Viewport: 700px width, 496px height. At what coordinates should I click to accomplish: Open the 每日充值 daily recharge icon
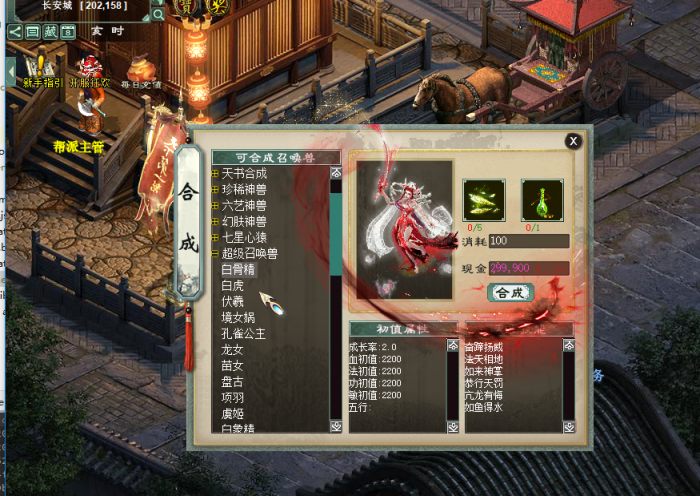(x=140, y=72)
